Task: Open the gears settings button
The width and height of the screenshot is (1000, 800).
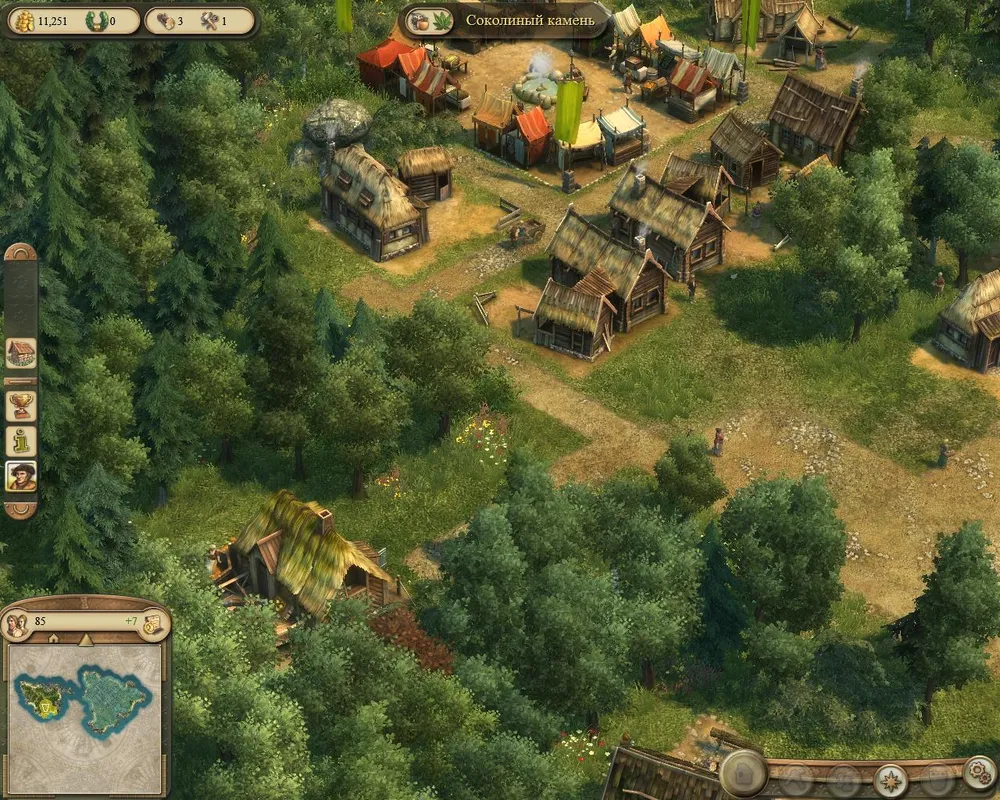Action: (x=978, y=773)
